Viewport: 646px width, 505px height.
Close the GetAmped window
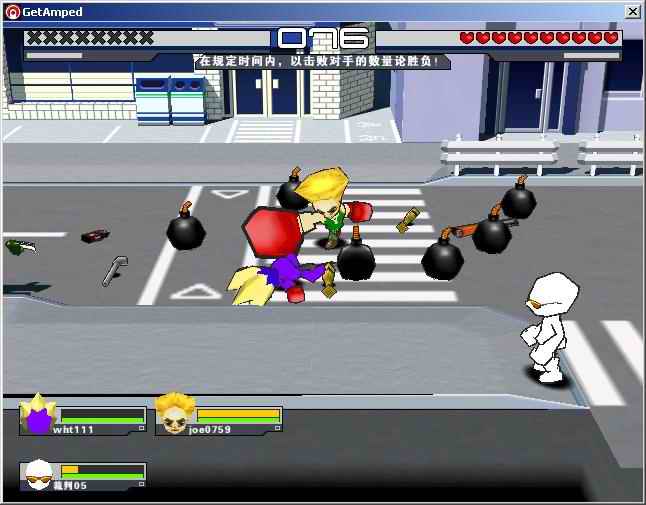(x=632, y=11)
